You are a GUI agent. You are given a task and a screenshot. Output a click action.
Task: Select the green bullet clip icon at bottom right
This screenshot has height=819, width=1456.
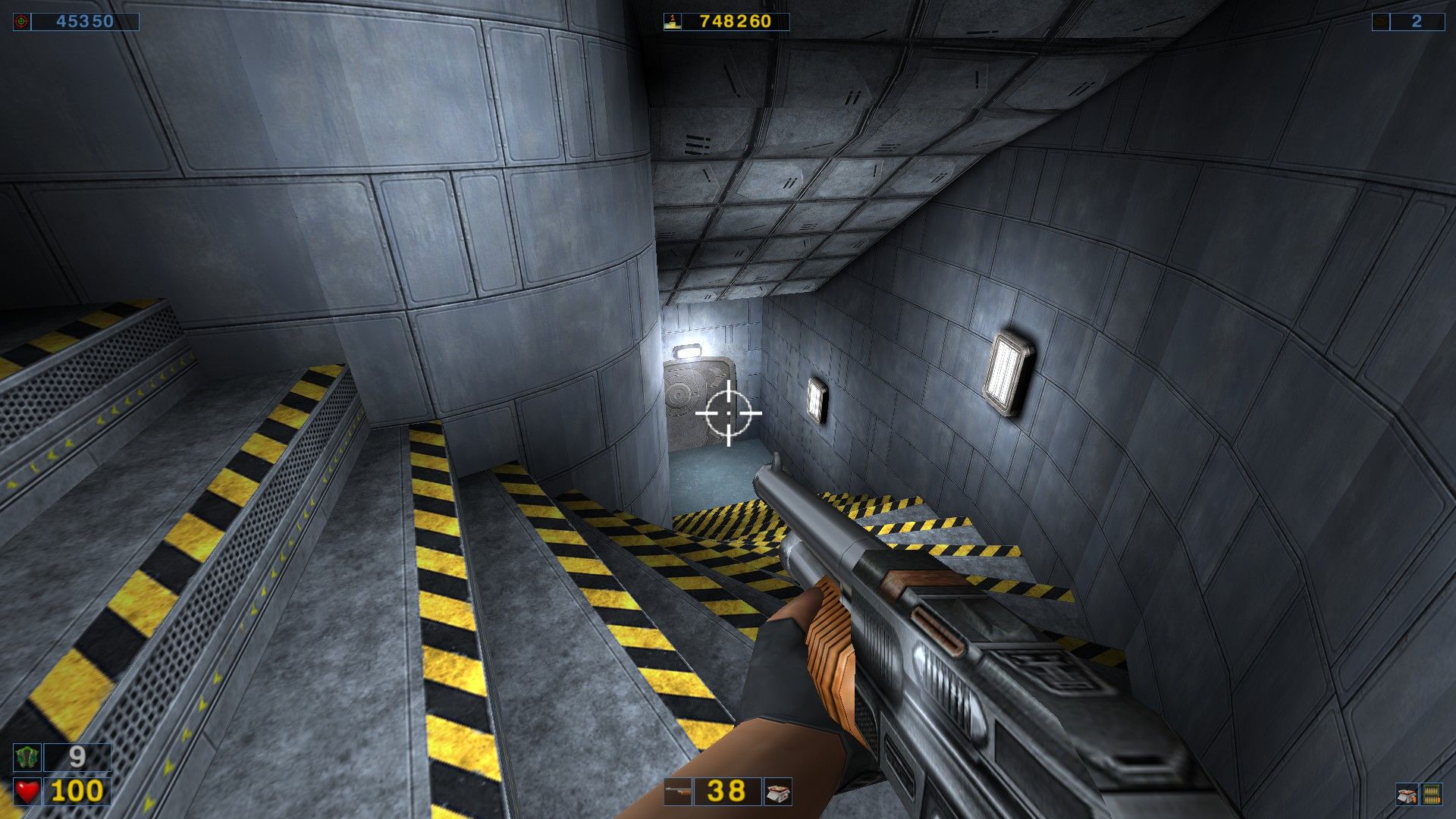pos(1432,795)
